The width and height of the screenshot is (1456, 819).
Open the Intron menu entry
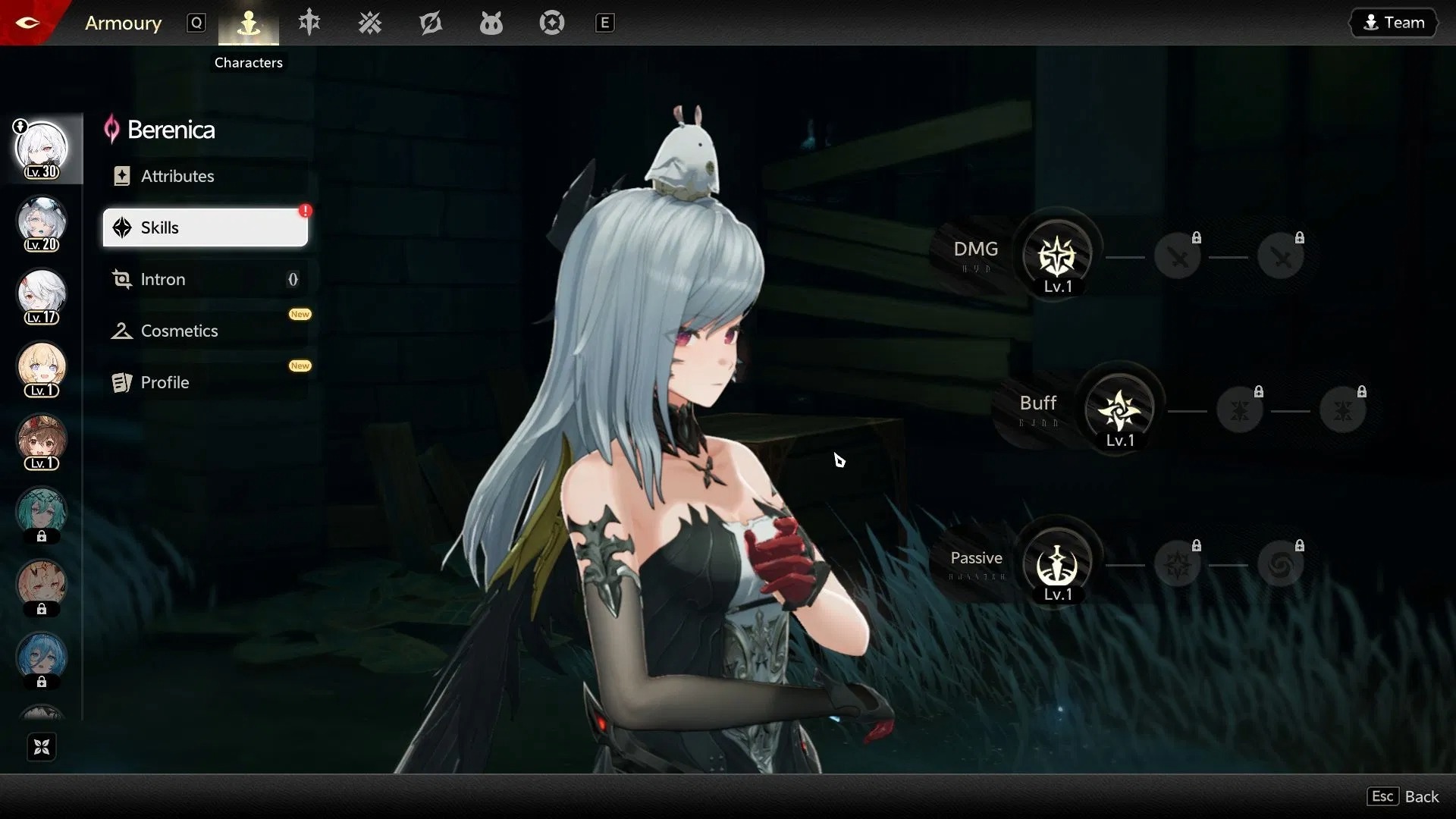pos(163,279)
